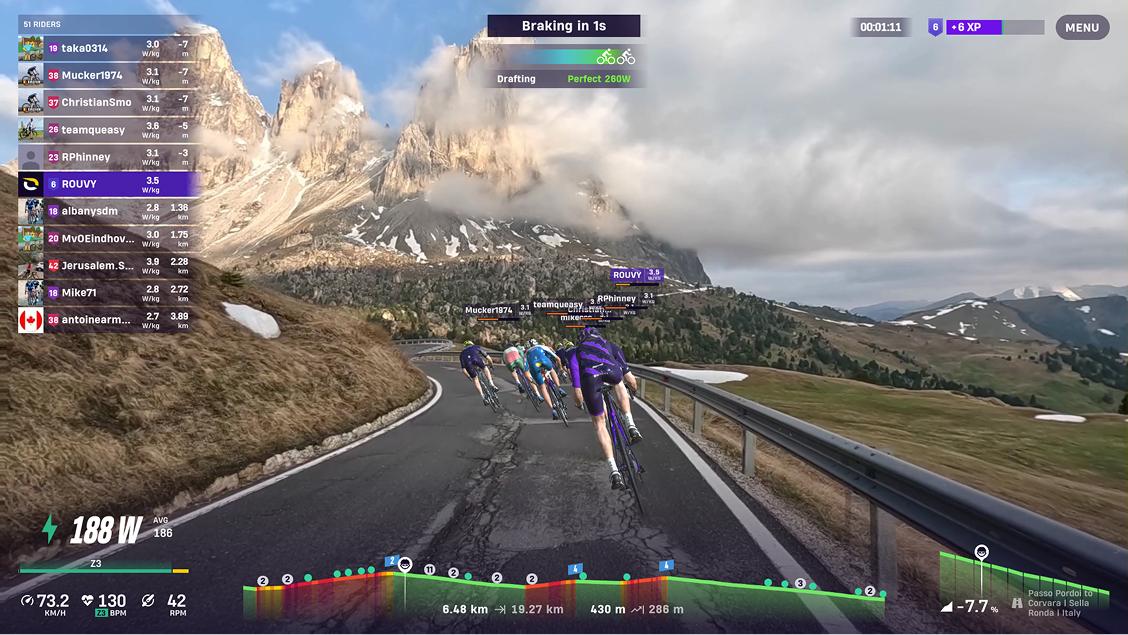Select the highlighted ROUVY rider row
The image size is (1128, 635).
click(108, 184)
